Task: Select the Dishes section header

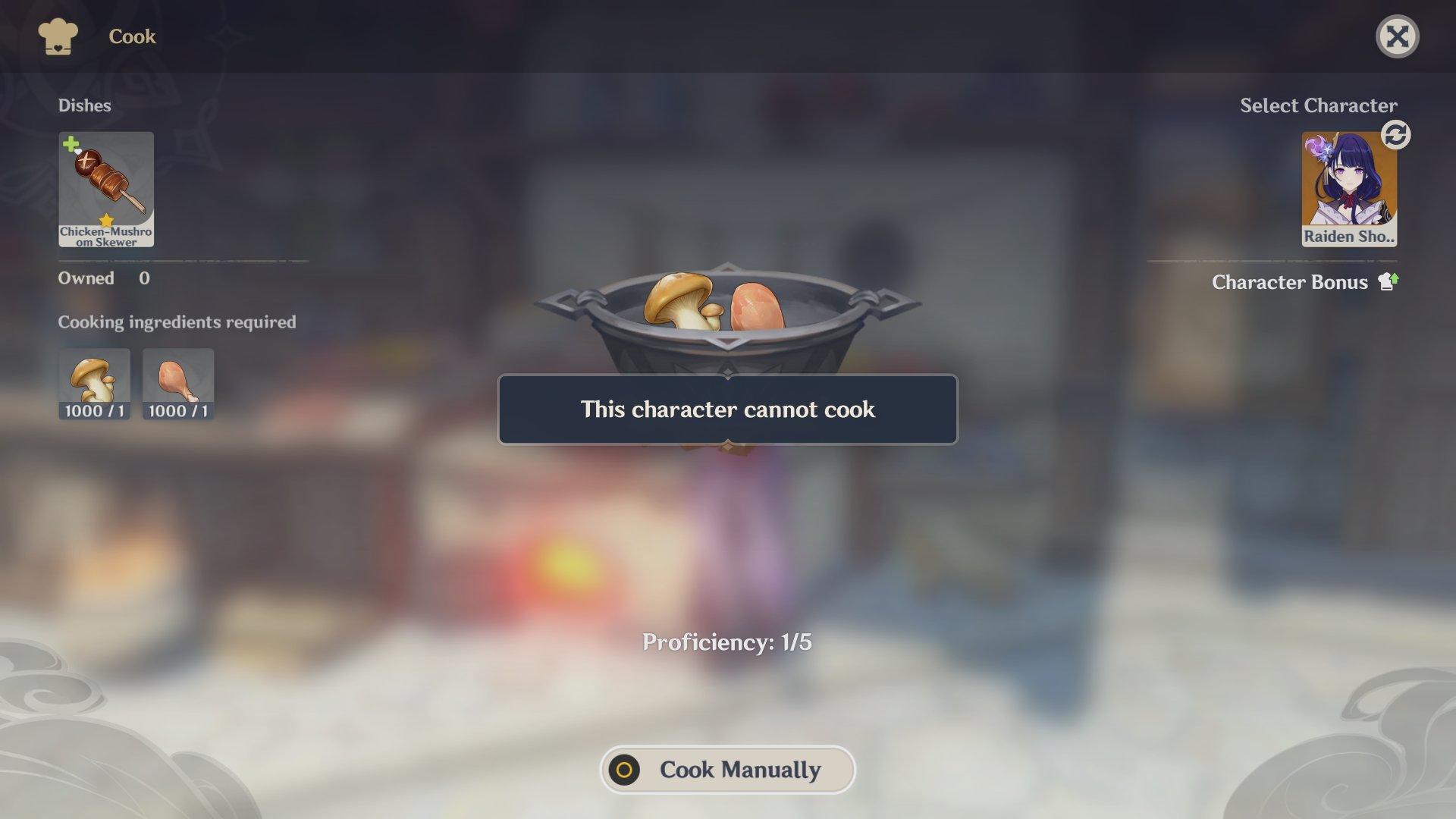Action: [x=86, y=105]
